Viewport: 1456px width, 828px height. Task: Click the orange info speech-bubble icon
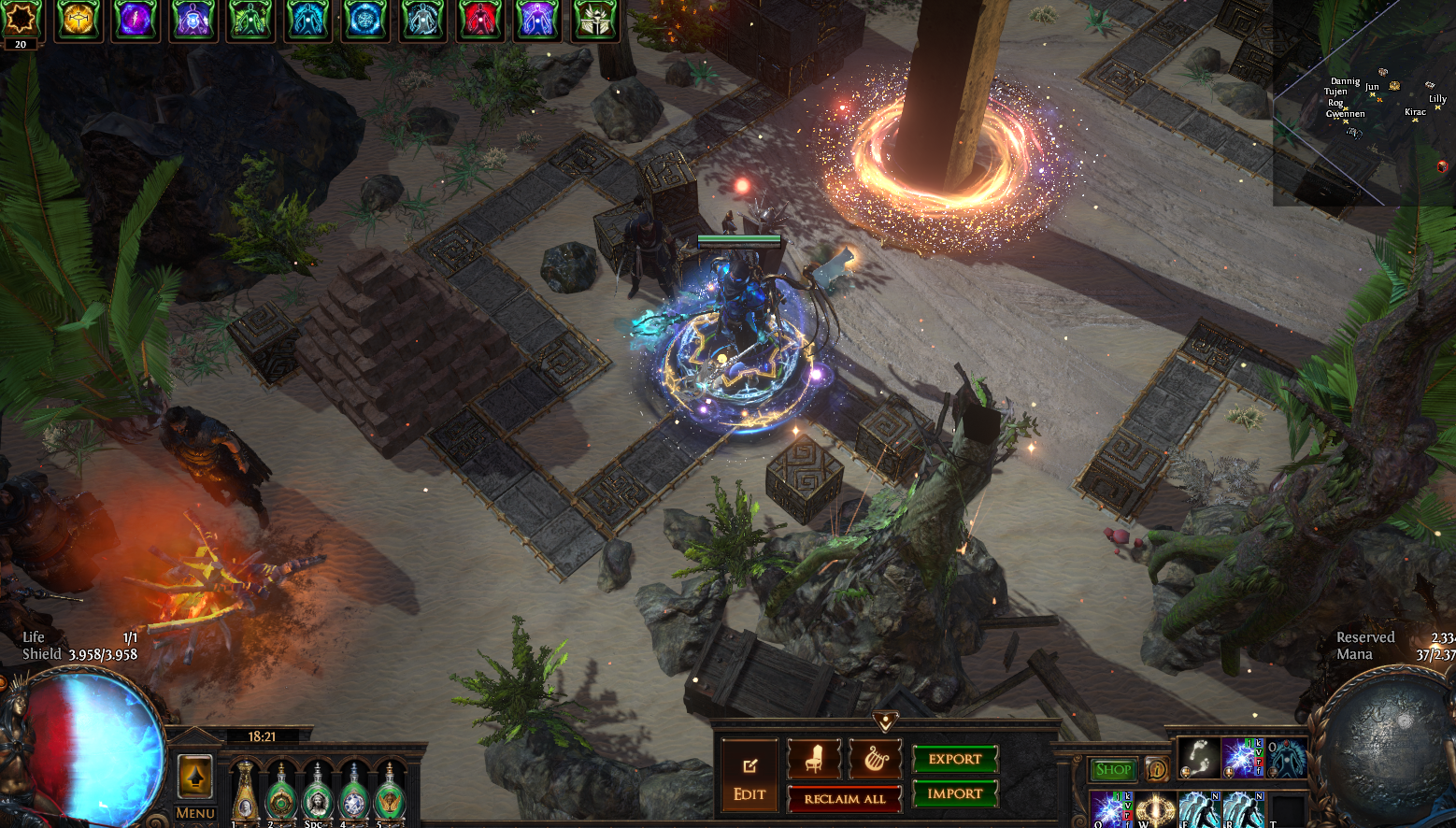coord(1156,769)
